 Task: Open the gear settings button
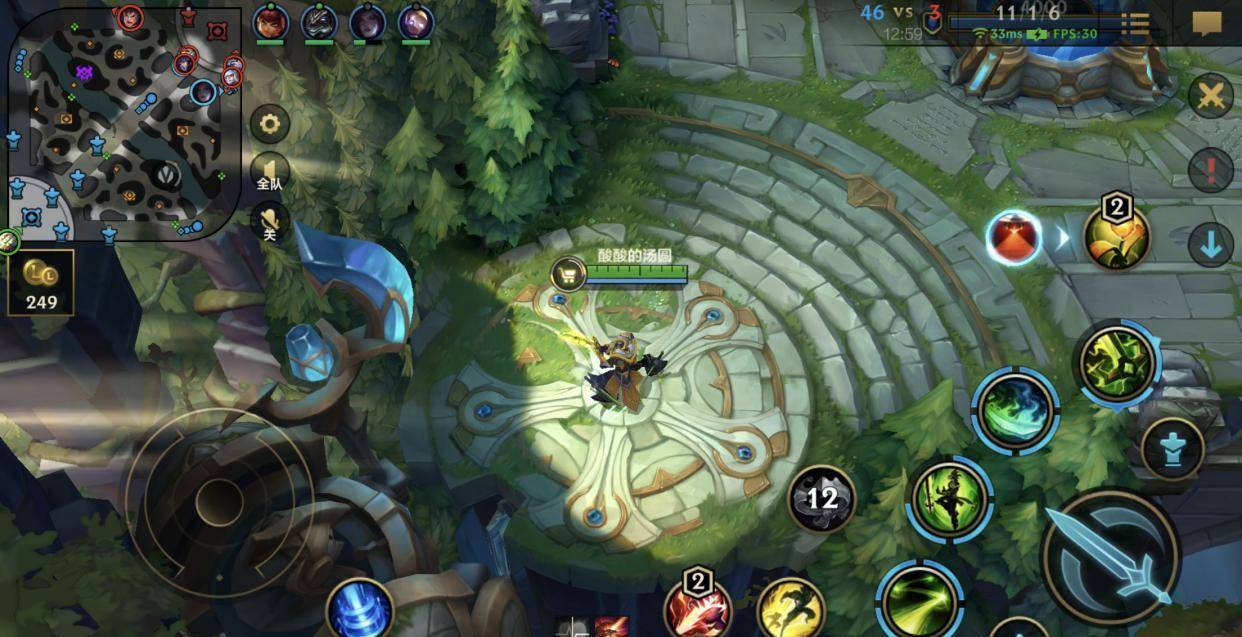click(x=269, y=125)
